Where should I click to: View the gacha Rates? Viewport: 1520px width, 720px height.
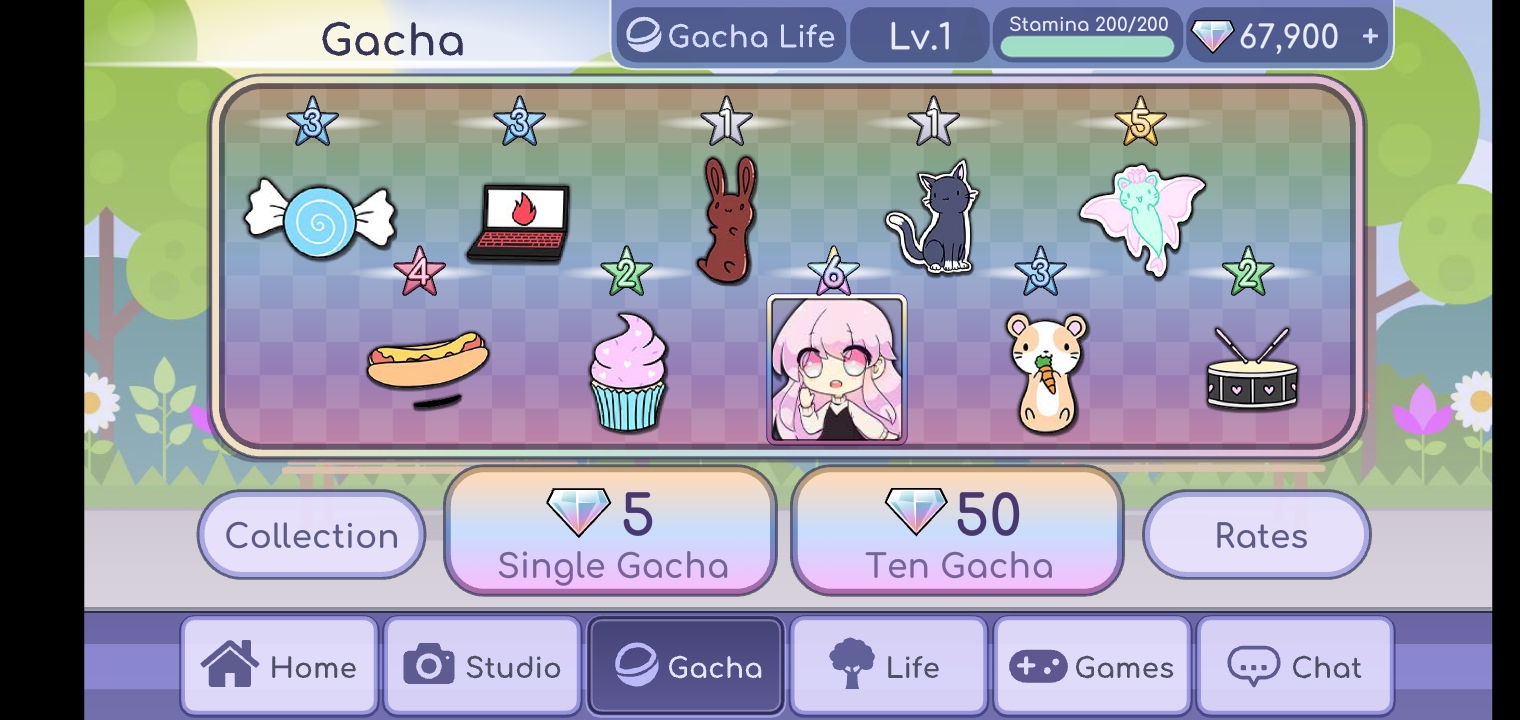pos(1256,535)
